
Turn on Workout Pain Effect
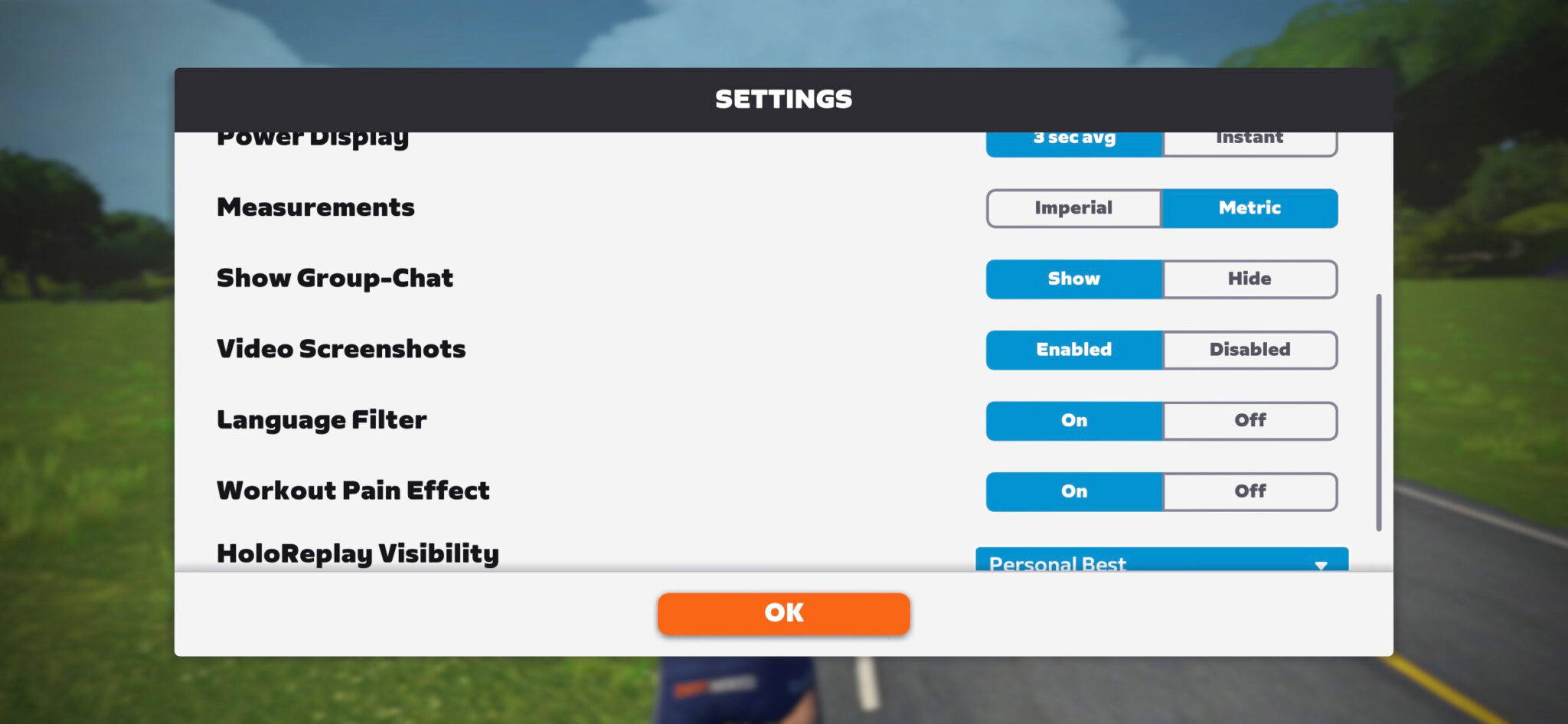(x=1073, y=491)
